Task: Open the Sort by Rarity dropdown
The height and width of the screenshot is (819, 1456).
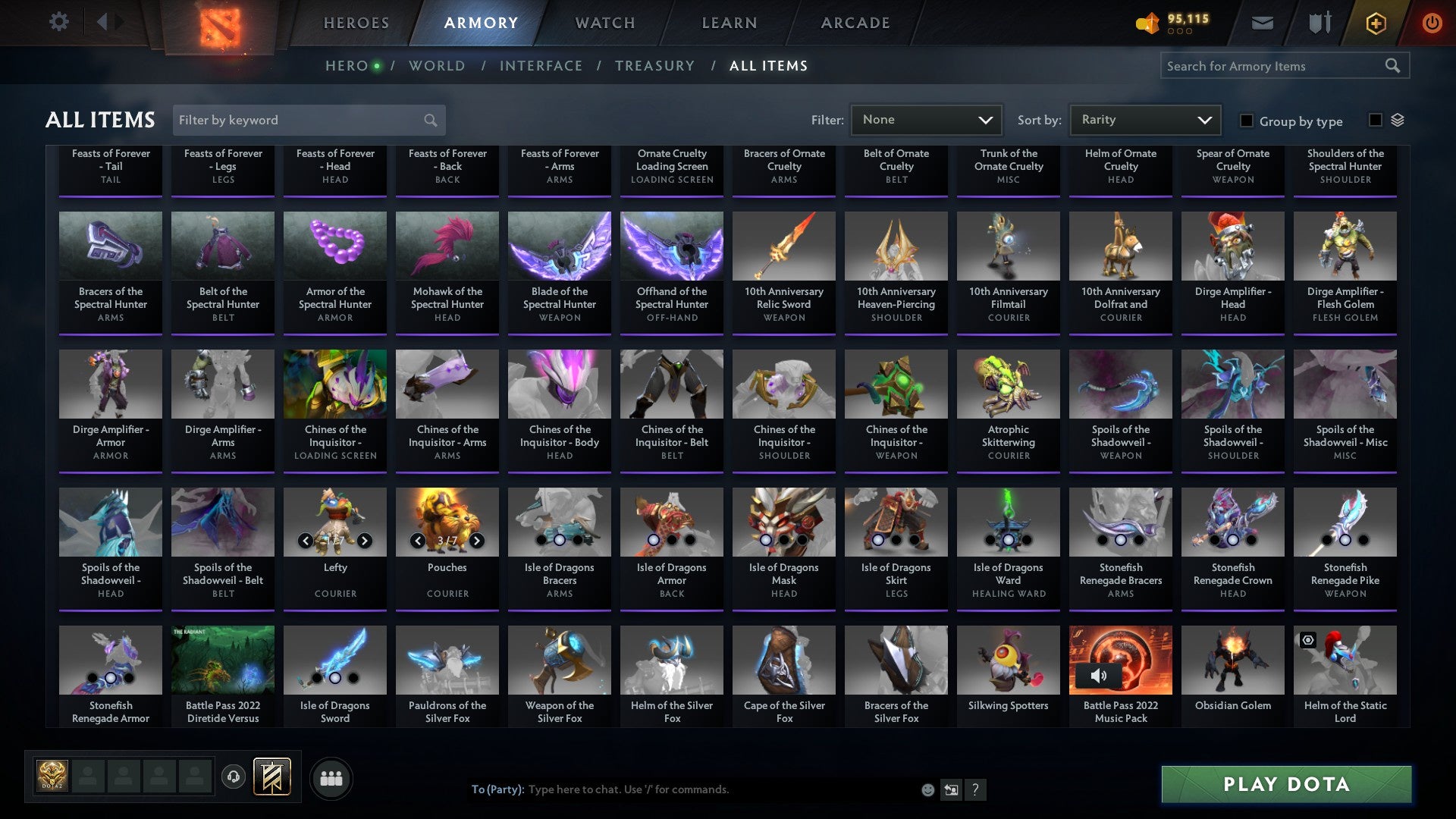Action: pos(1144,119)
